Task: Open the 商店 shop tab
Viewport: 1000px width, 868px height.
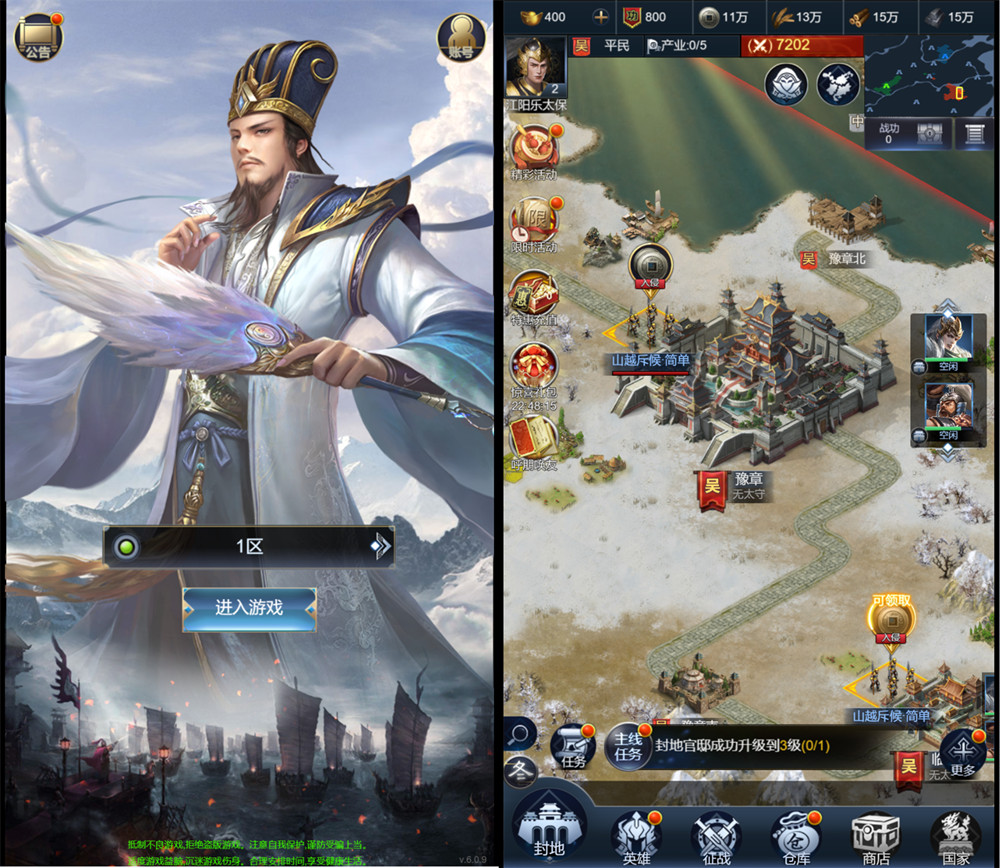Action: [x=876, y=835]
